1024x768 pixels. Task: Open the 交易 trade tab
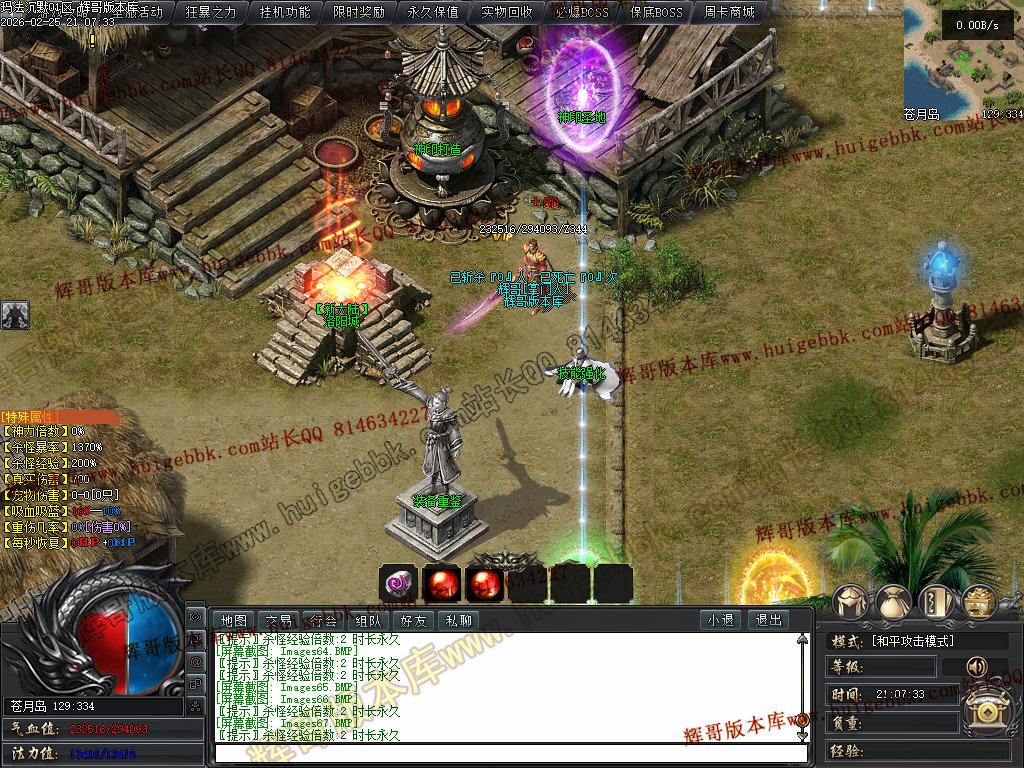click(279, 620)
